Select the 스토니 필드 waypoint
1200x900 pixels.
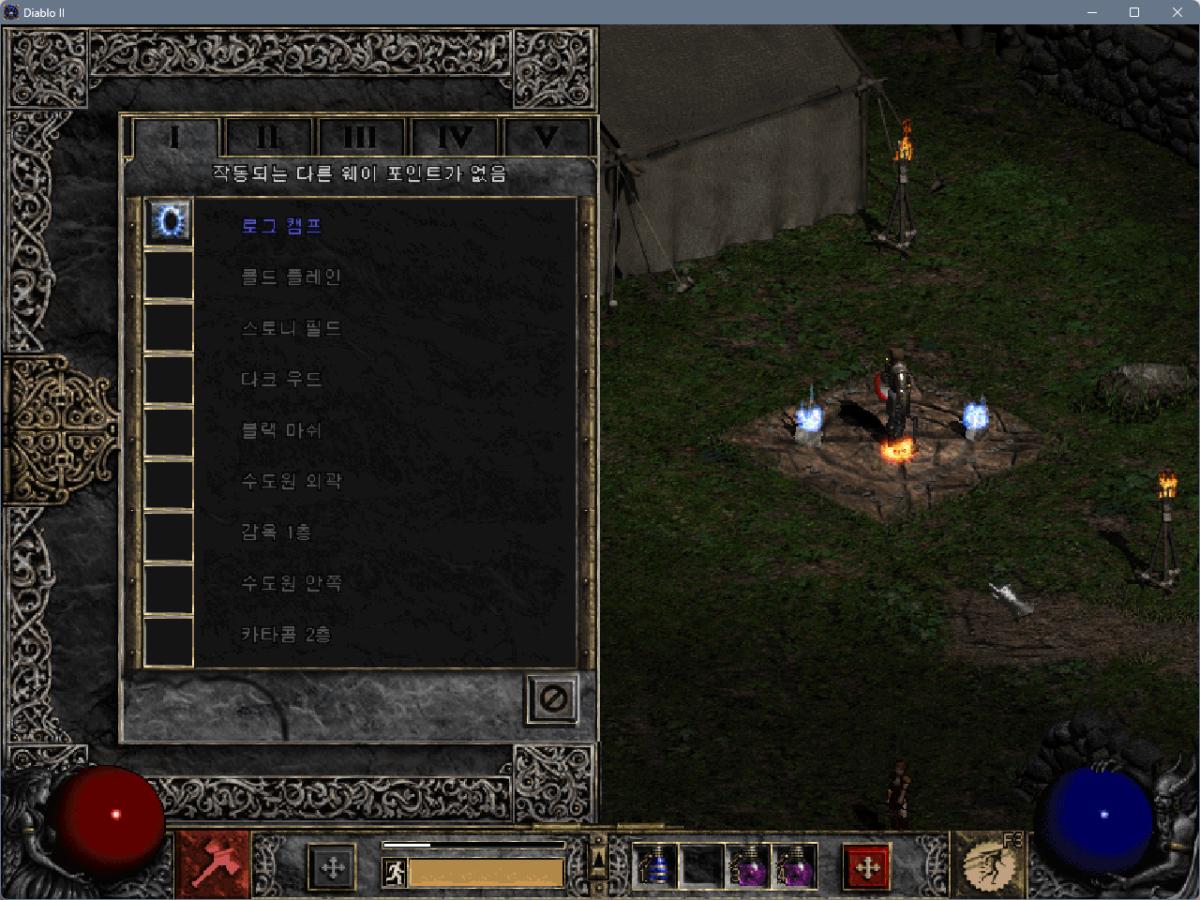(291, 328)
